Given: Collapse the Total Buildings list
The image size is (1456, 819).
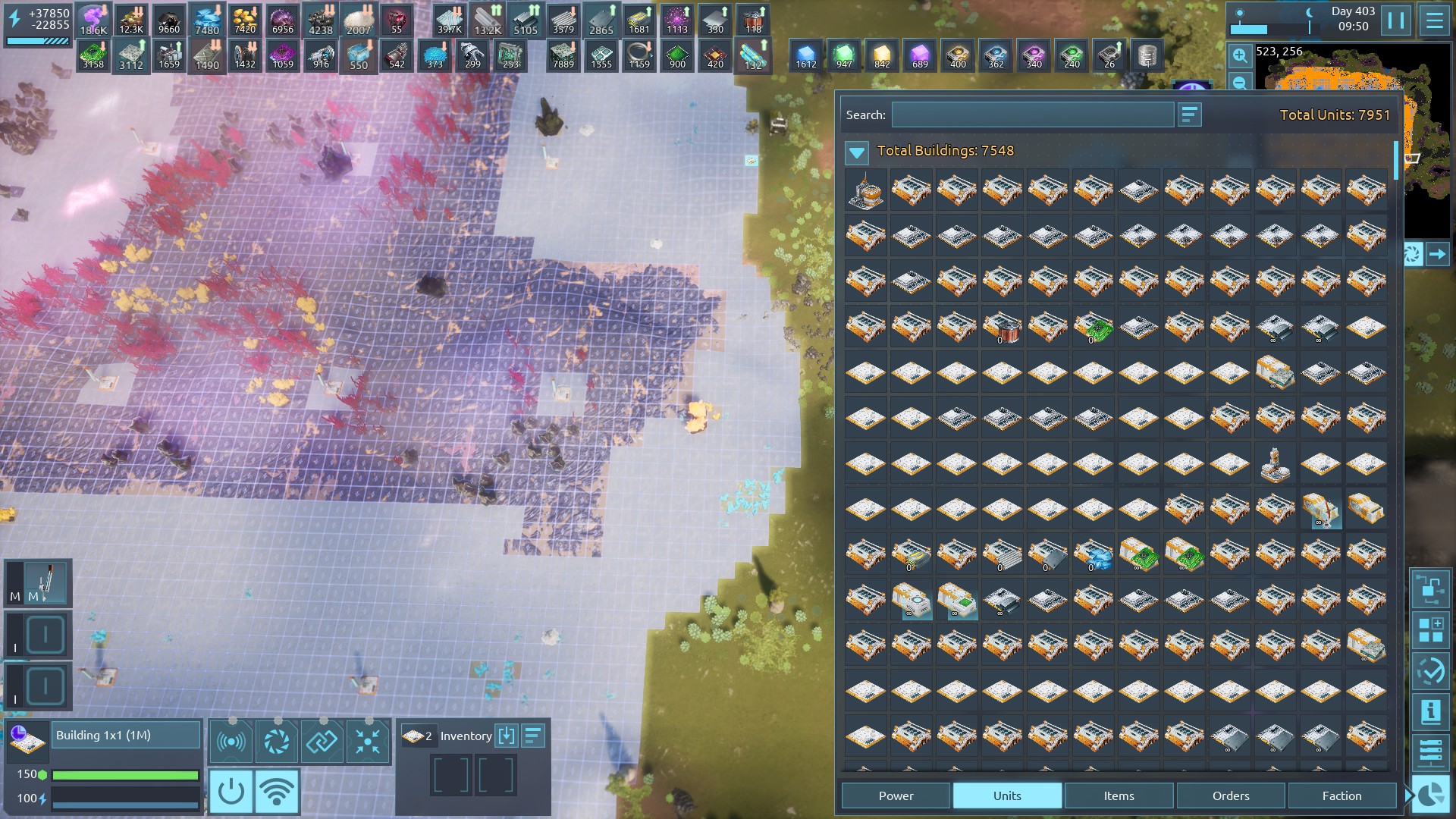Looking at the screenshot, I should point(857,152).
